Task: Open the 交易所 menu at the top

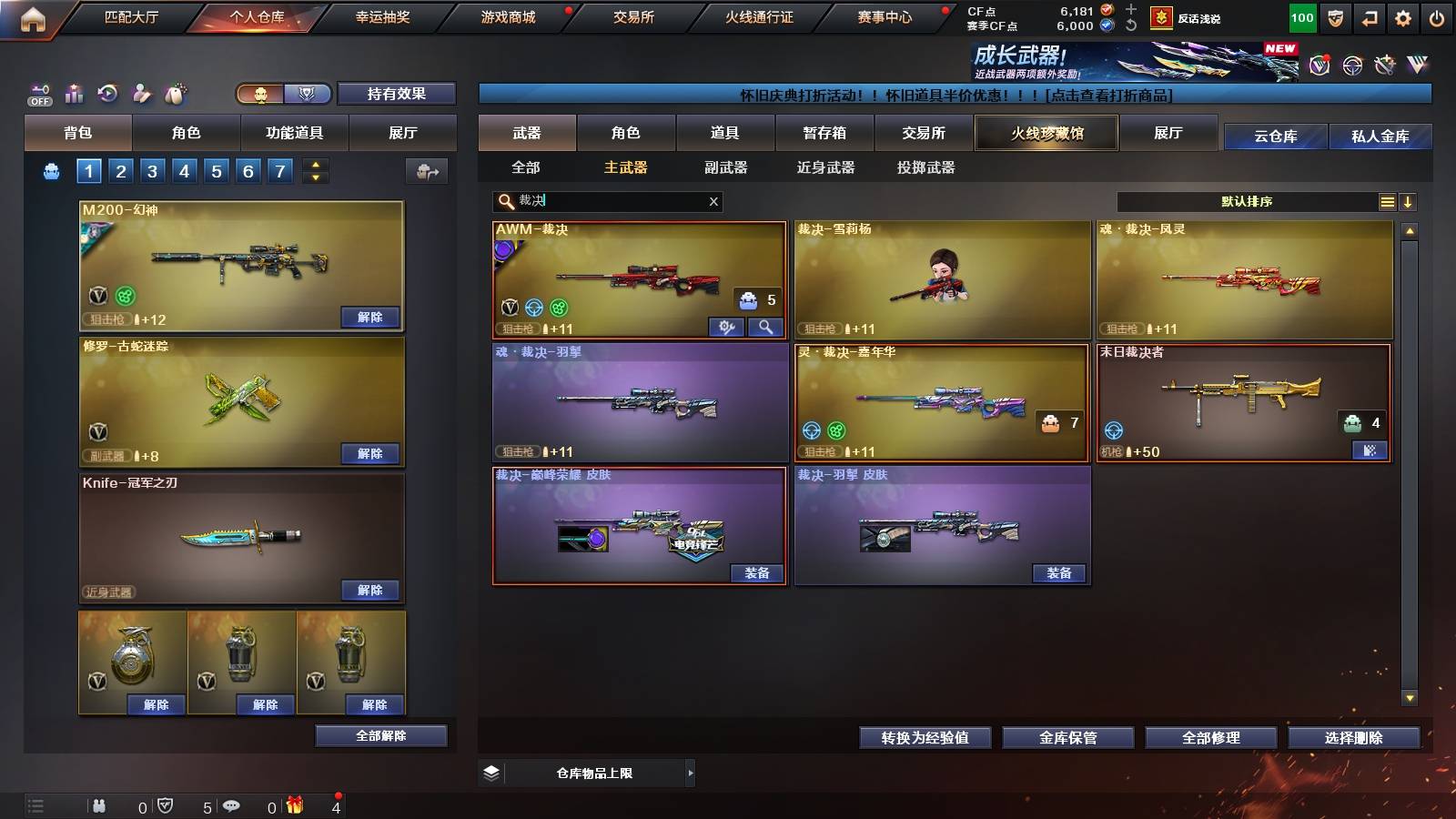Action: click(634, 16)
